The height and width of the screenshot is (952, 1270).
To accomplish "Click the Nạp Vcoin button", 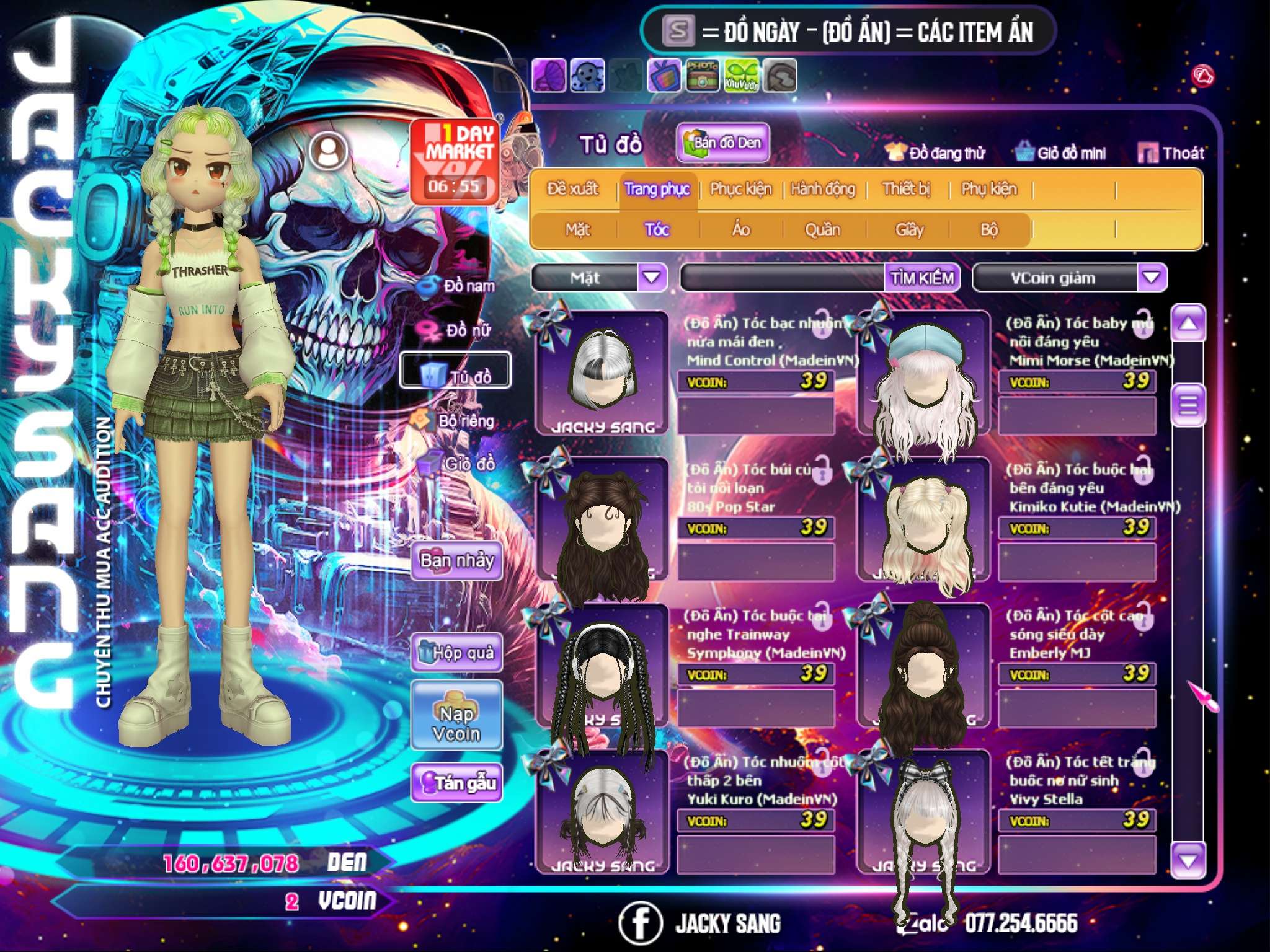I will [456, 715].
